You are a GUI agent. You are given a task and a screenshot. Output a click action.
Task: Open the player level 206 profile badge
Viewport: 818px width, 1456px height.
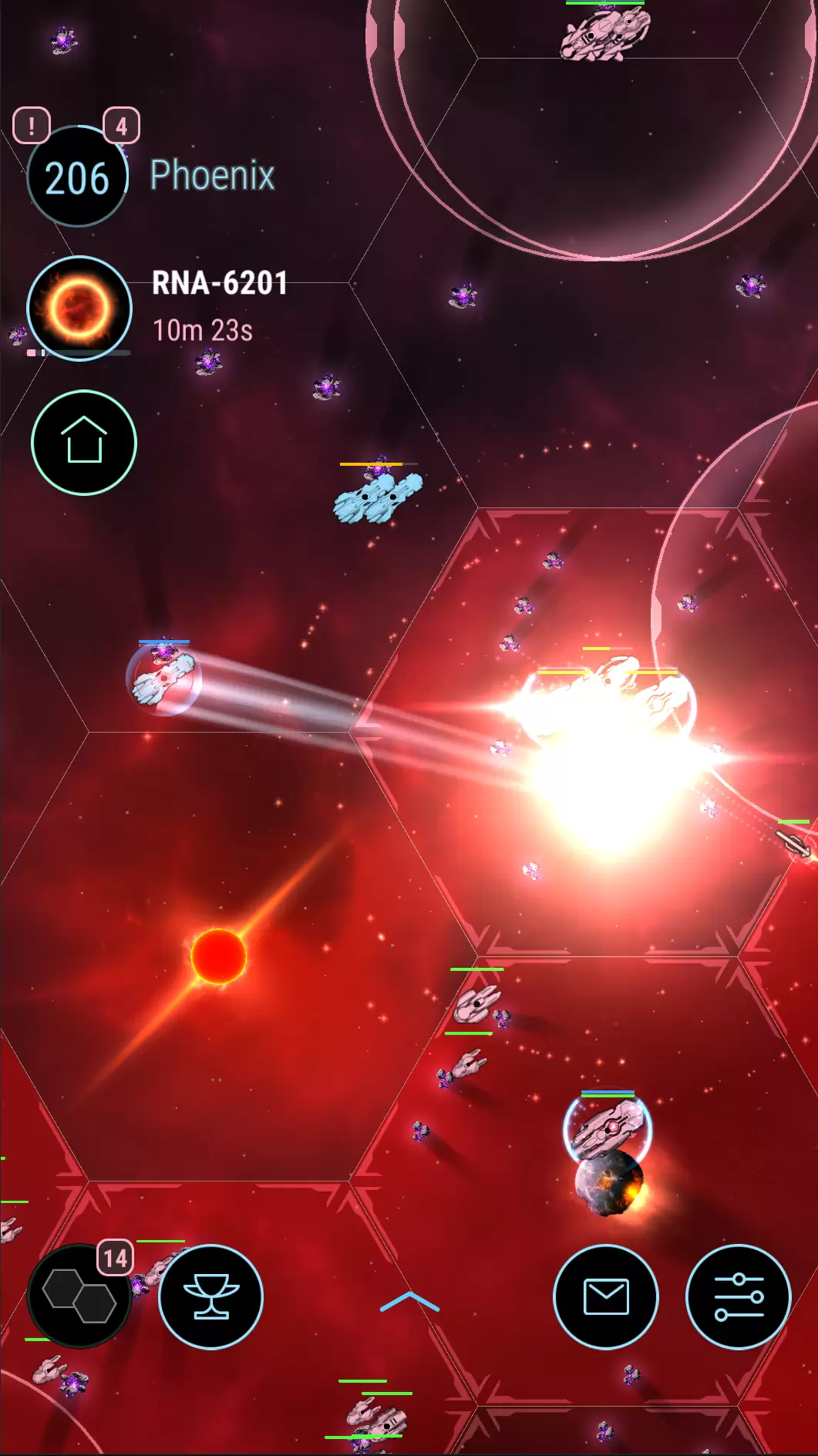click(77, 177)
